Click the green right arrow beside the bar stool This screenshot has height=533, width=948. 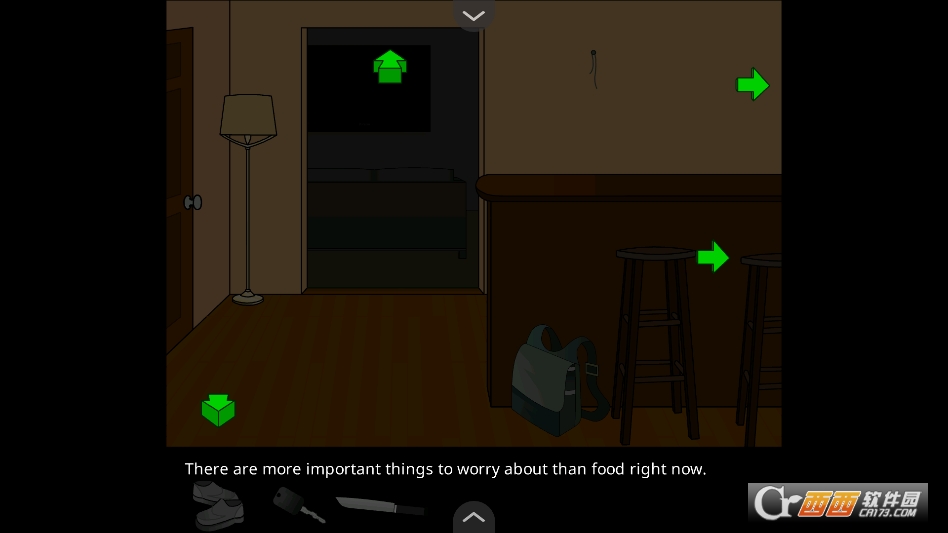(712, 257)
